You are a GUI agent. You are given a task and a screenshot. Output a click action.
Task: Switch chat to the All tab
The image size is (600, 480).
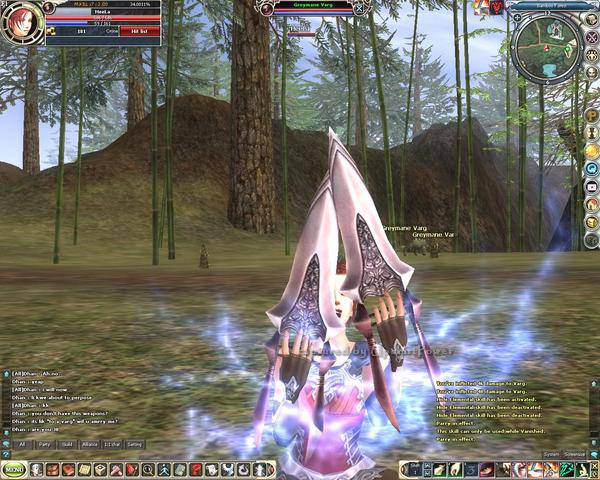(22, 444)
